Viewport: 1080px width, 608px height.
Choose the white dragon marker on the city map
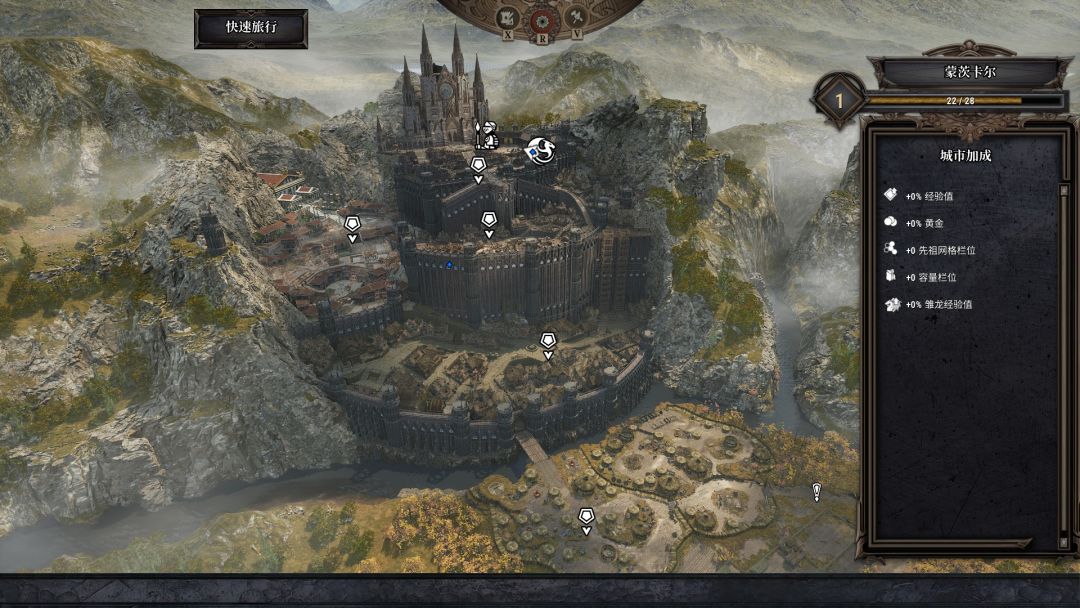click(542, 151)
